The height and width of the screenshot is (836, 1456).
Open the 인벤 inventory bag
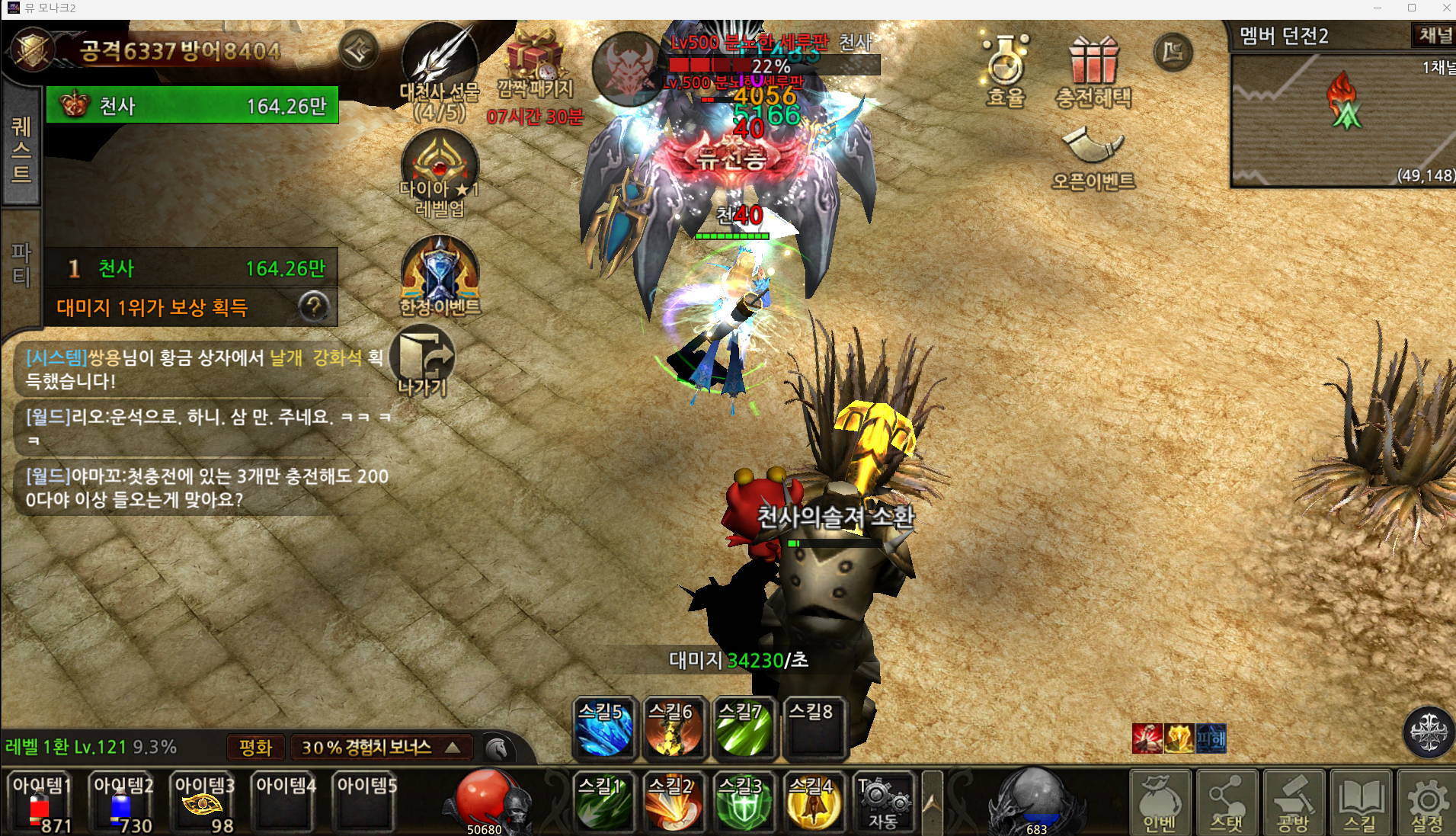(x=1160, y=802)
